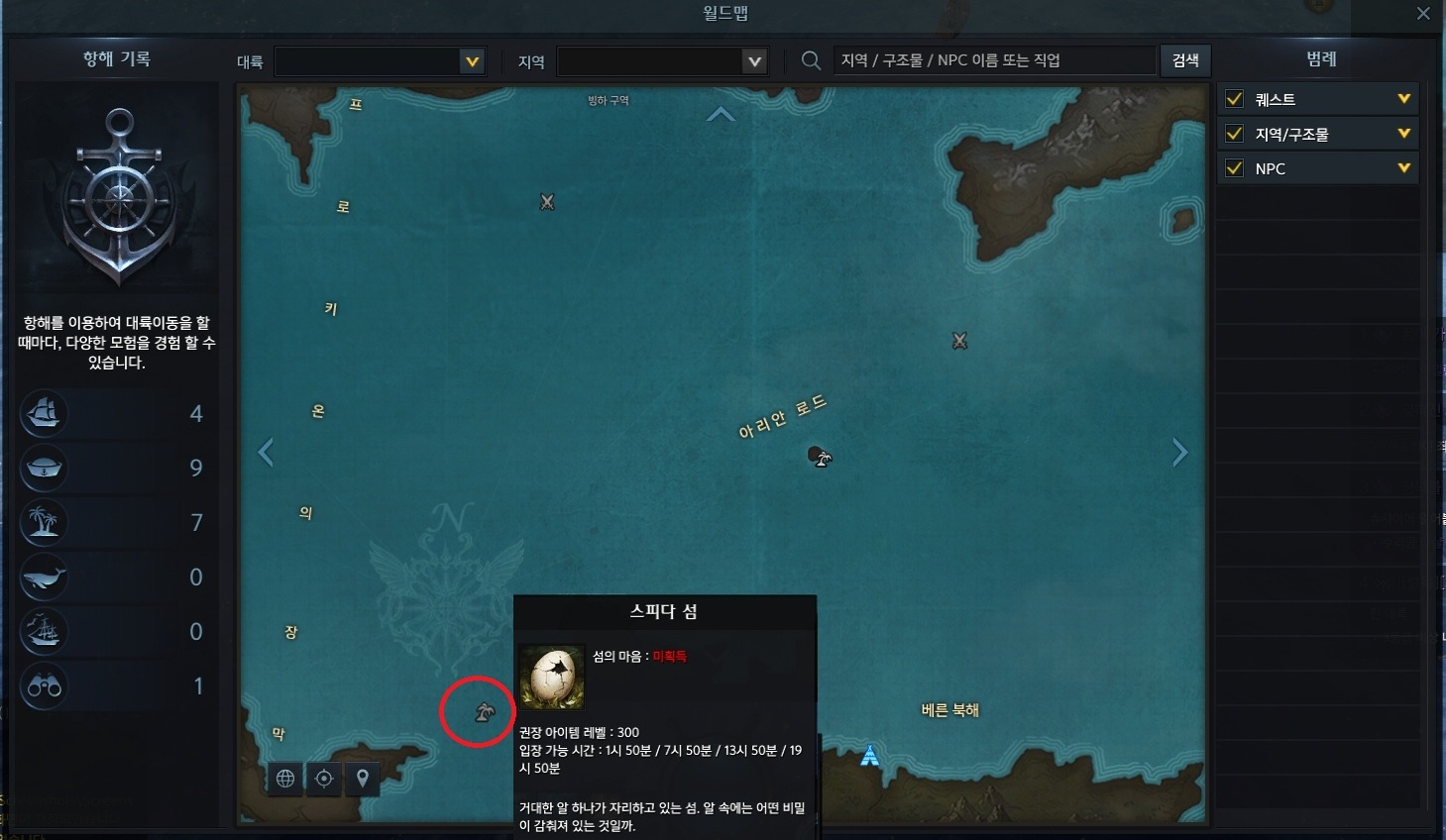The width and height of the screenshot is (1446, 840).
Task: Toggle the 지역/구조물 legend checkbox
Action: click(x=1235, y=134)
